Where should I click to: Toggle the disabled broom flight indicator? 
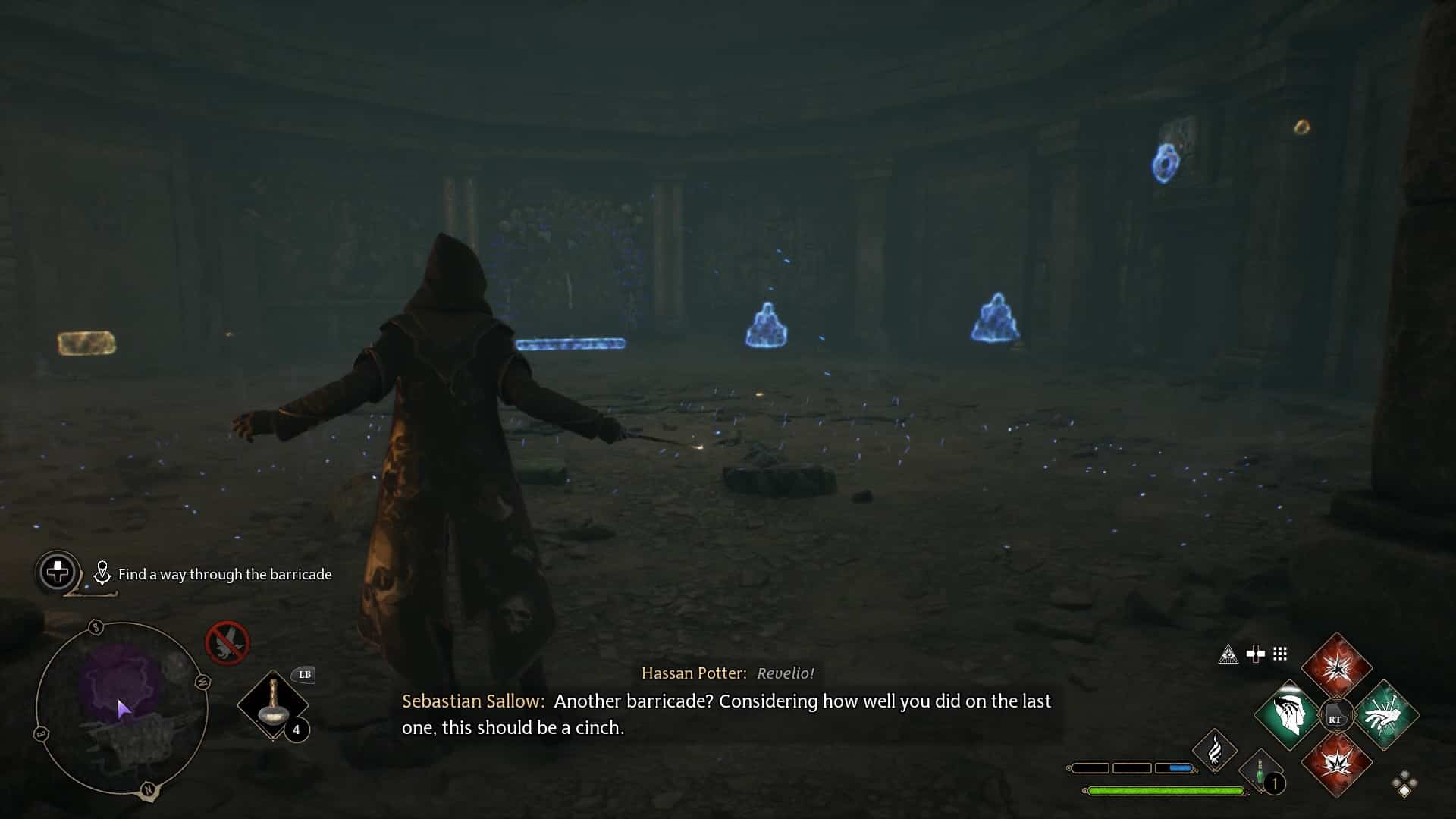click(227, 642)
